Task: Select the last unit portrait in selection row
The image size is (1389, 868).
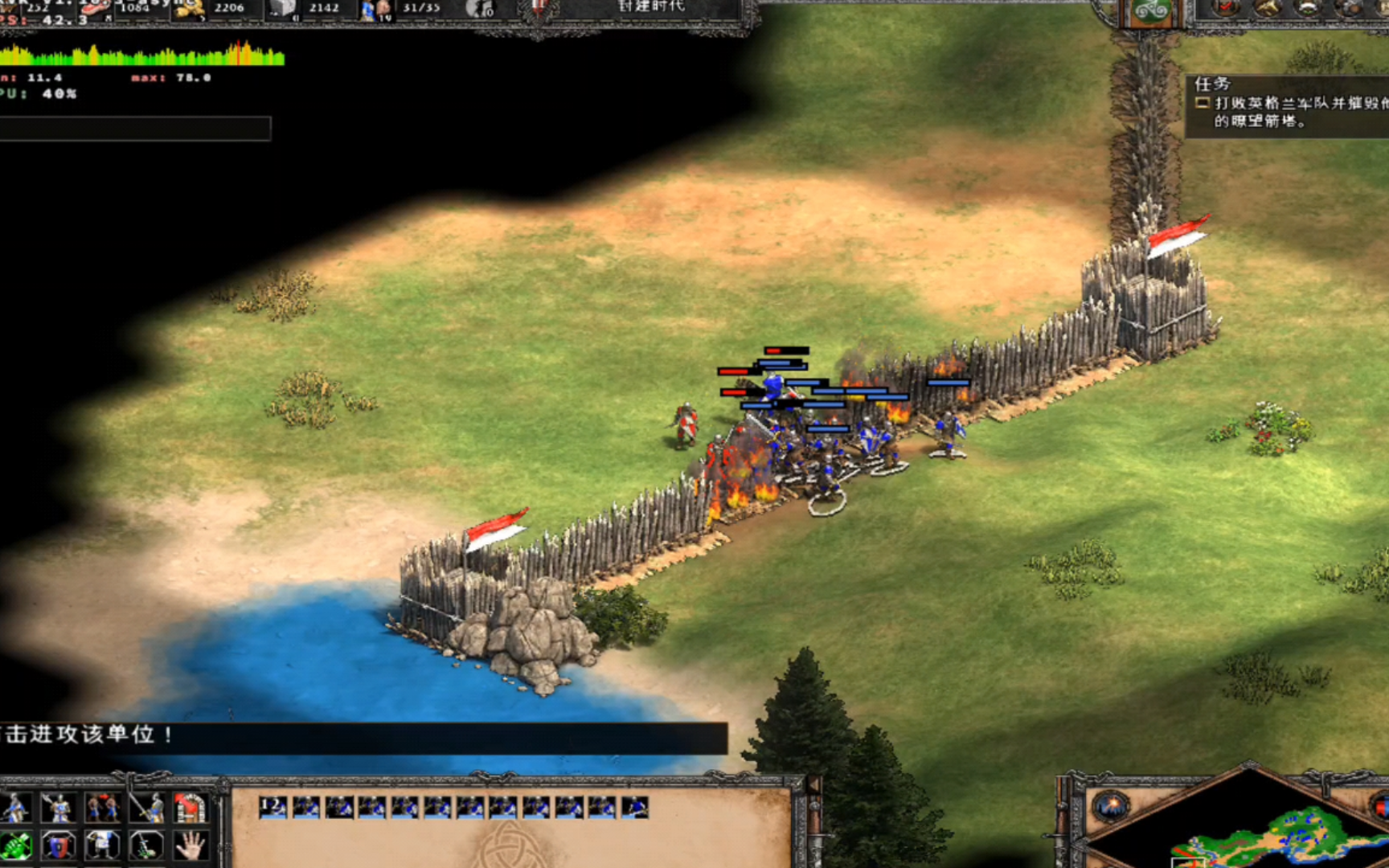Action: pyautogui.click(x=635, y=807)
